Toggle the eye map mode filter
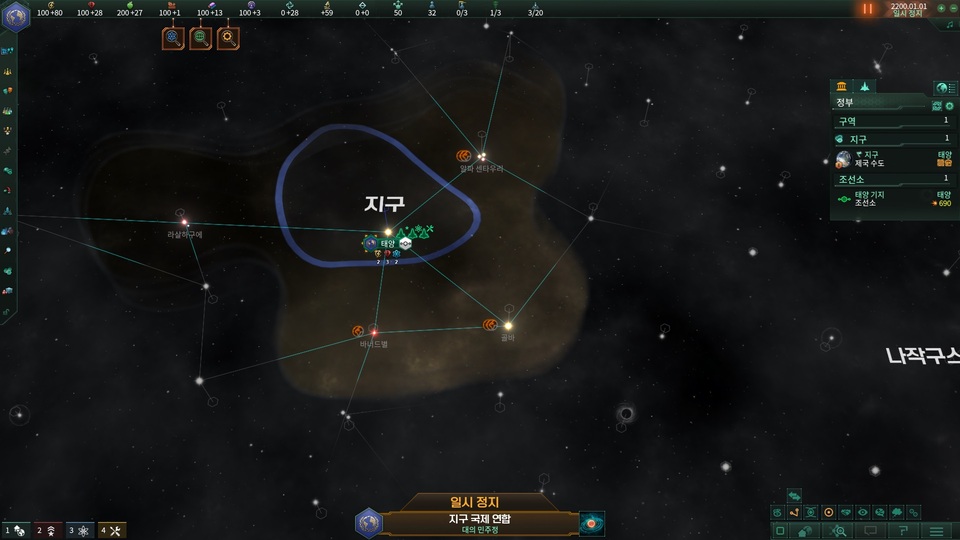960x540 pixels. [x=863, y=512]
